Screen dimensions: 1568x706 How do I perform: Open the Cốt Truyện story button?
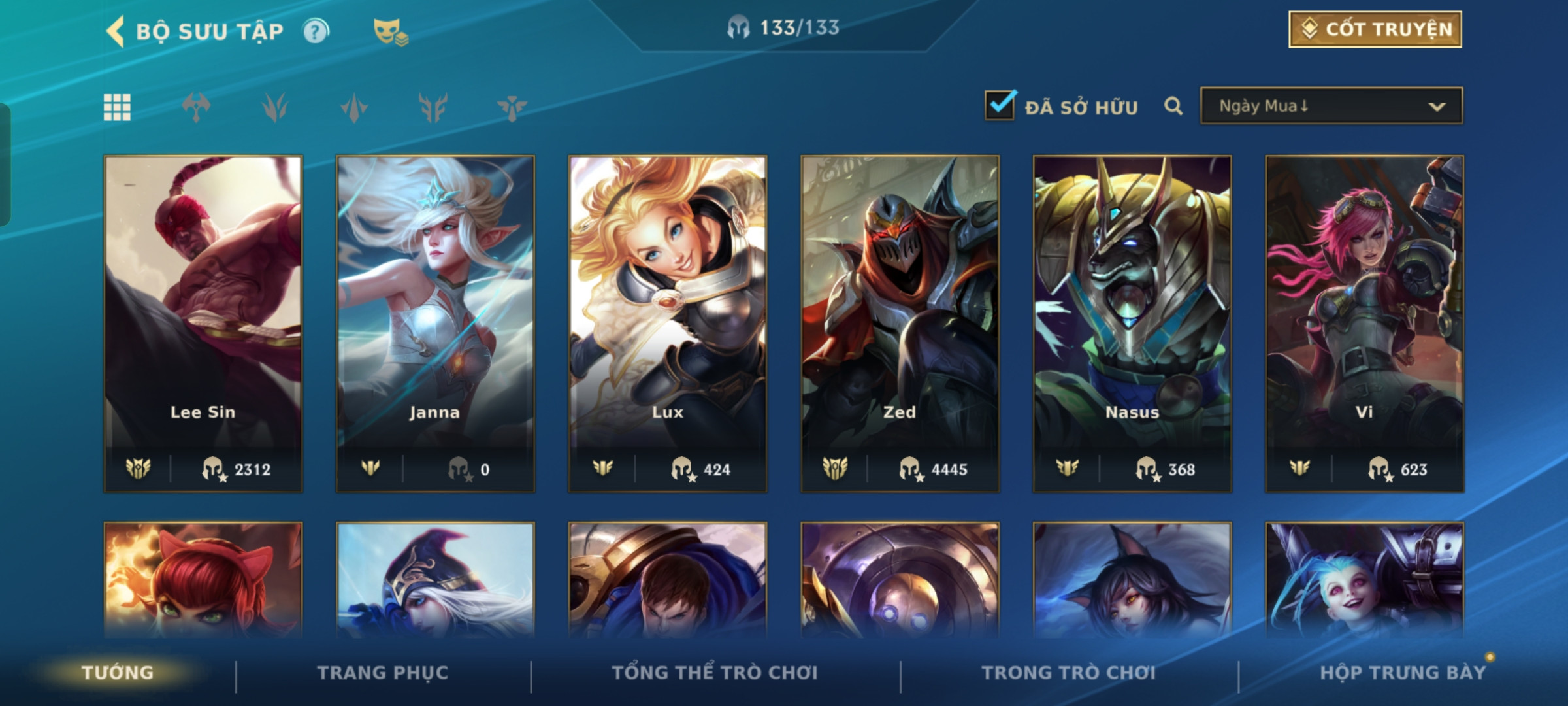point(1375,29)
